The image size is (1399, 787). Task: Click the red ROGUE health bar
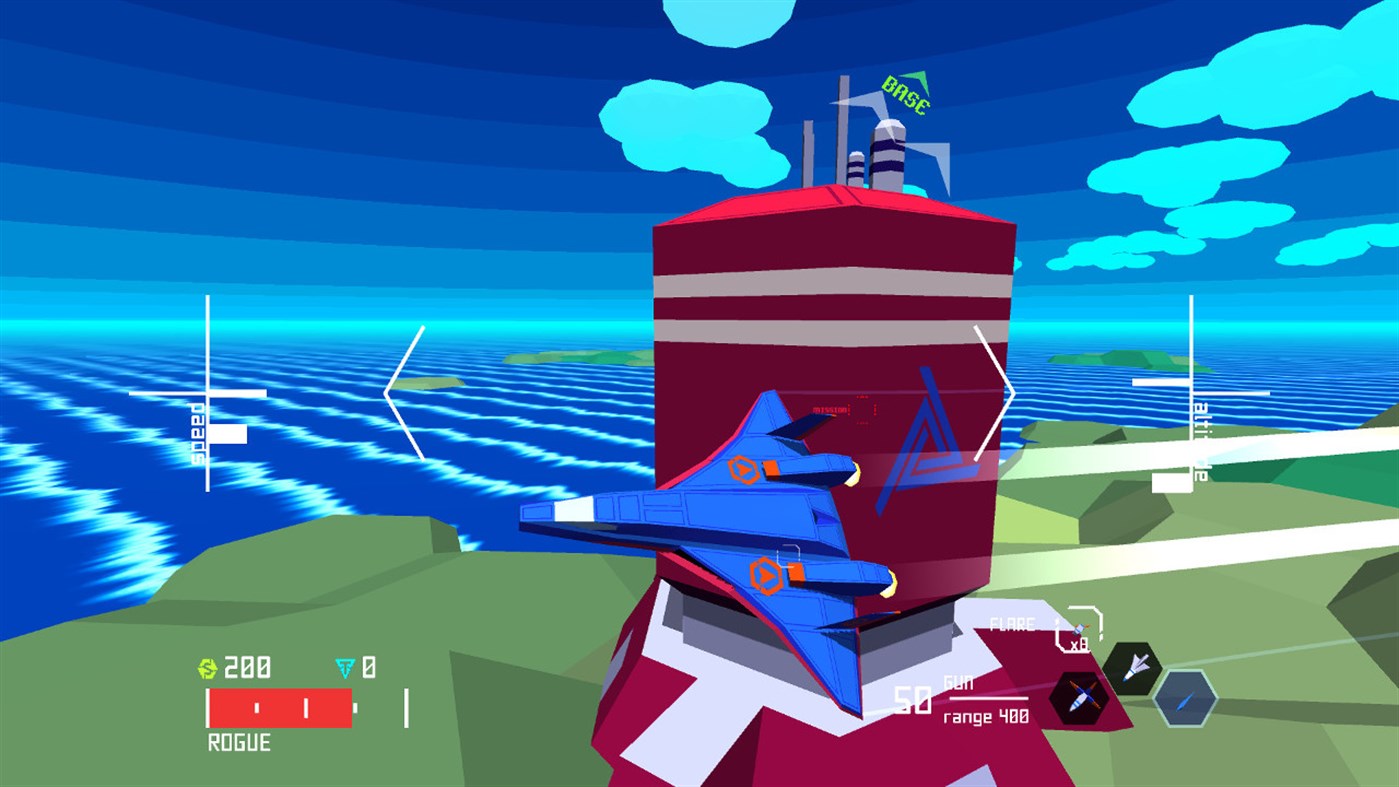(280, 707)
